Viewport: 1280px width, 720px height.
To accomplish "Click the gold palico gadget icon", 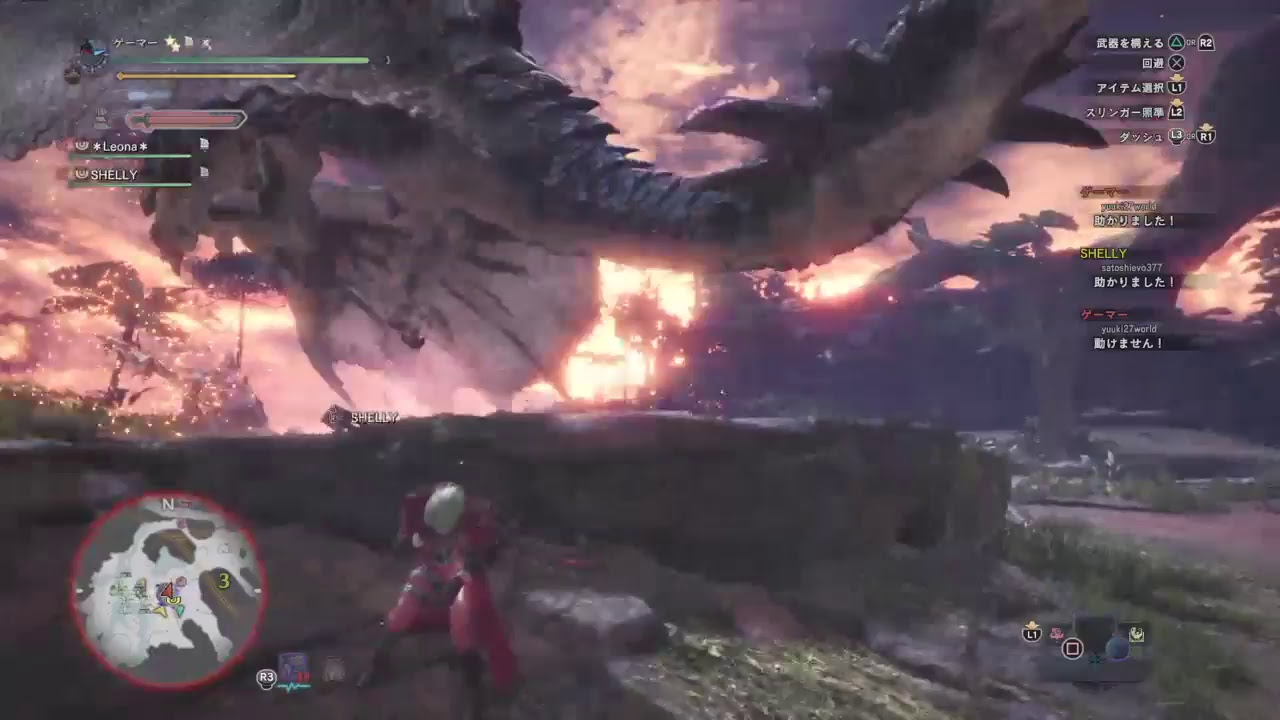I will coord(1137,633).
